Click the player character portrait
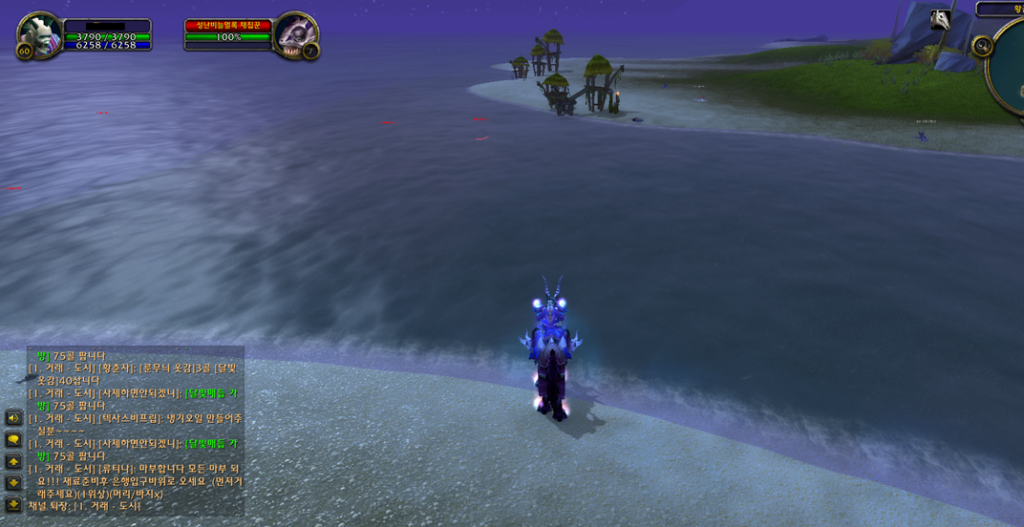1024x527 pixels. pos(40,34)
